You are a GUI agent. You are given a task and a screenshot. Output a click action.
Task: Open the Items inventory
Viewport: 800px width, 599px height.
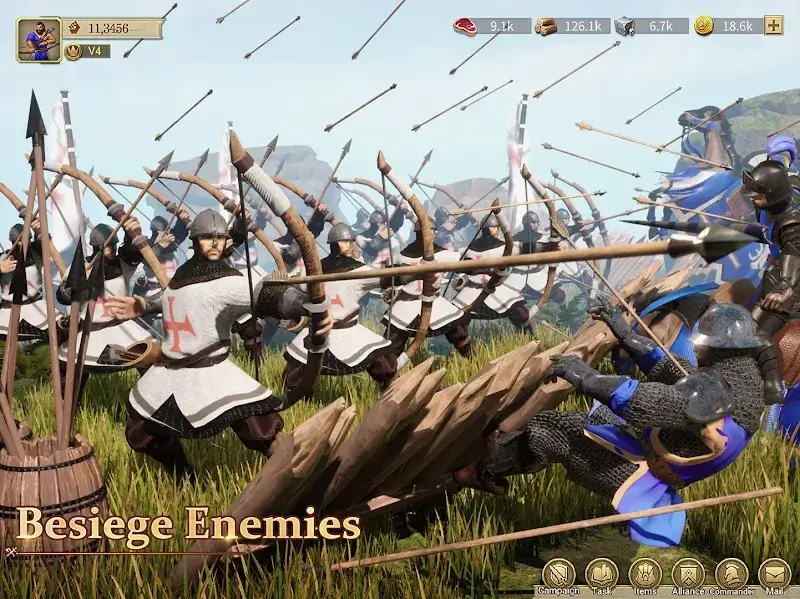645,575
